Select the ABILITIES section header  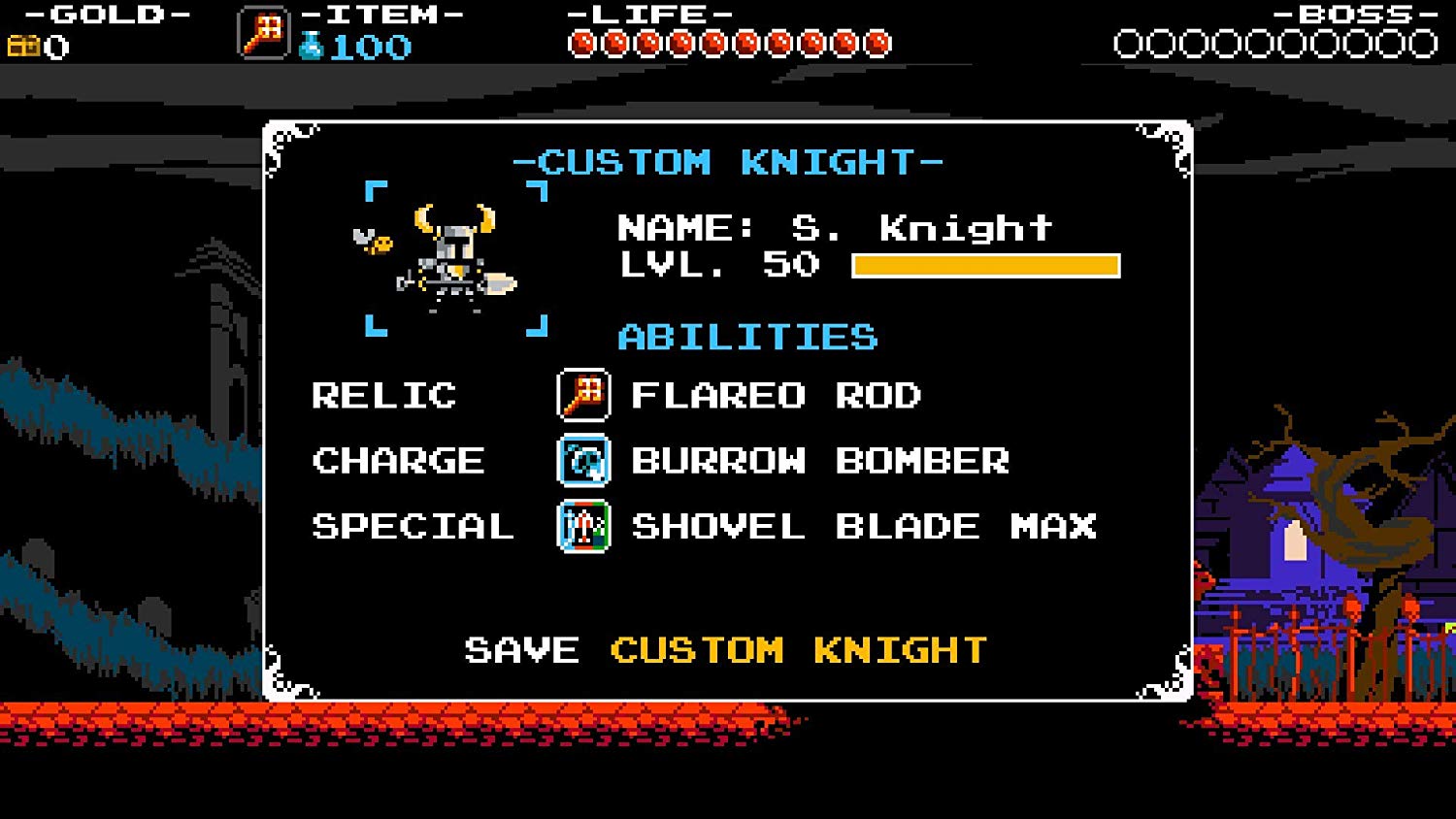pos(747,337)
